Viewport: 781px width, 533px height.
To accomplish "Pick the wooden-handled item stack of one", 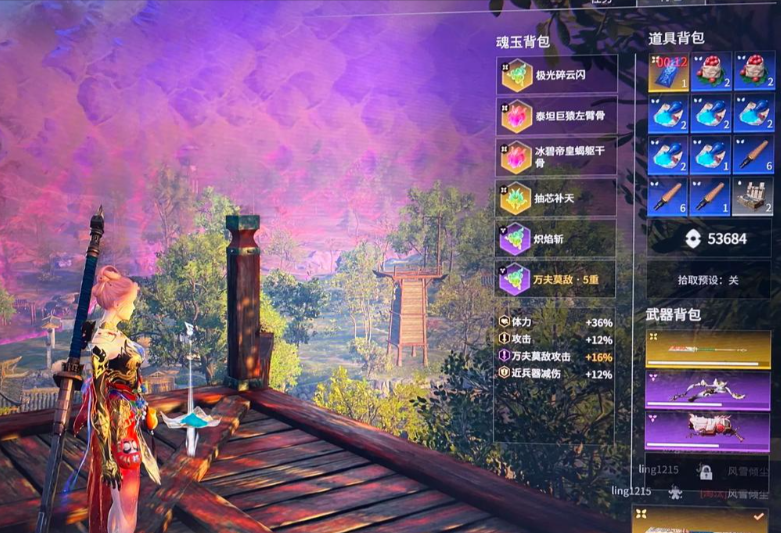I will point(710,197).
